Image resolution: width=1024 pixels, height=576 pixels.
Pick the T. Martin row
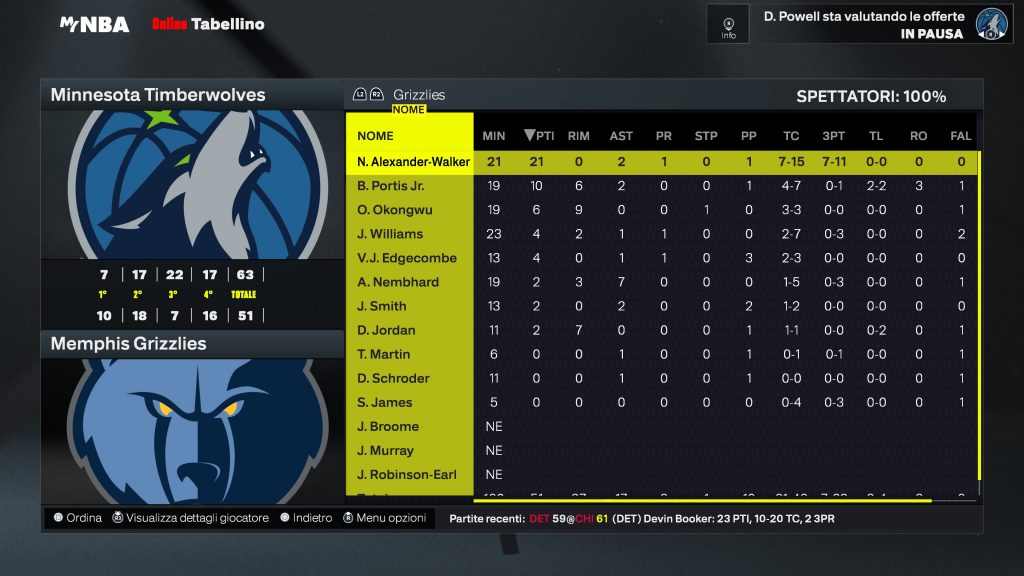(383, 354)
